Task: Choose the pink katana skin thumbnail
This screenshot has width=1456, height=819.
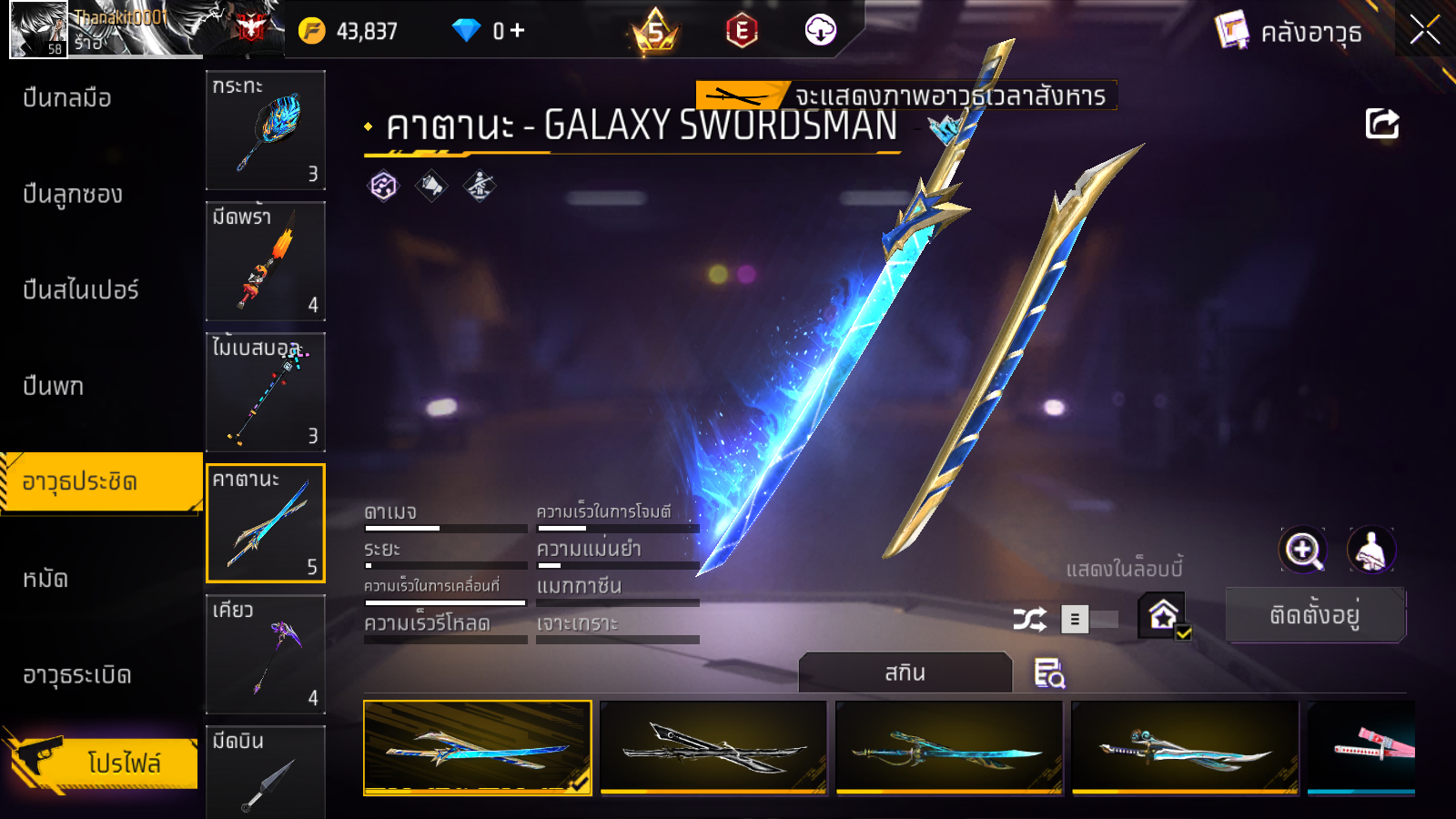Action: click(x=1361, y=747)
